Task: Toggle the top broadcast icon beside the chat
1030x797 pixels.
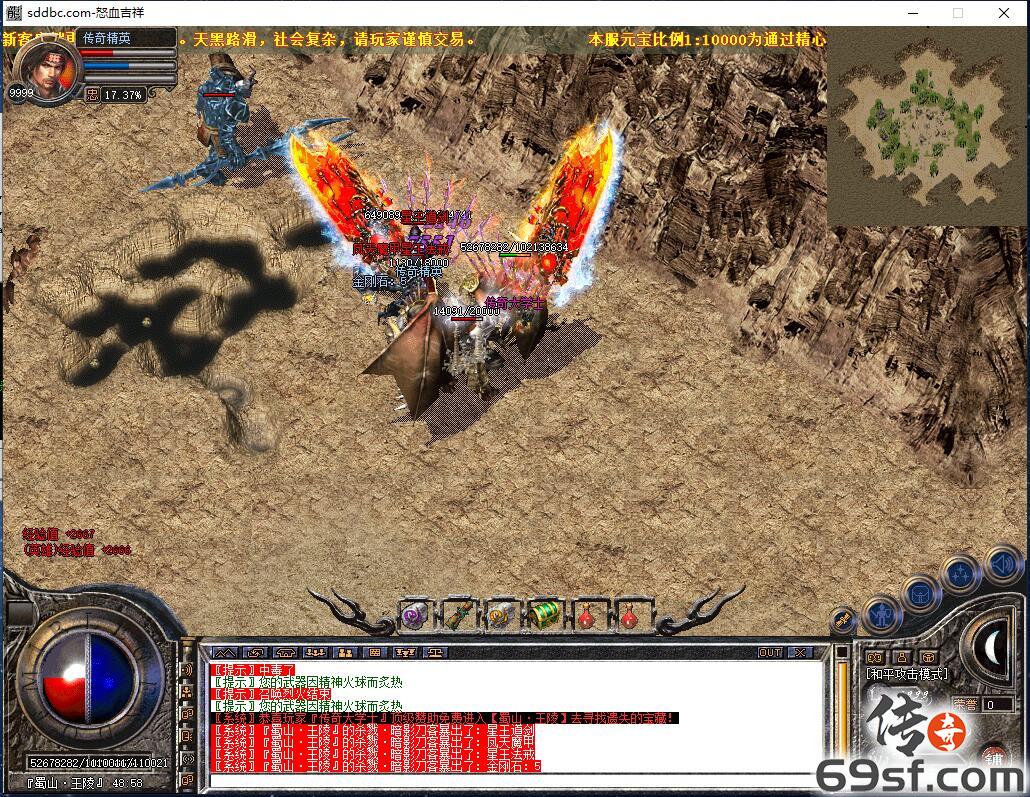Action: click(186, 669)
